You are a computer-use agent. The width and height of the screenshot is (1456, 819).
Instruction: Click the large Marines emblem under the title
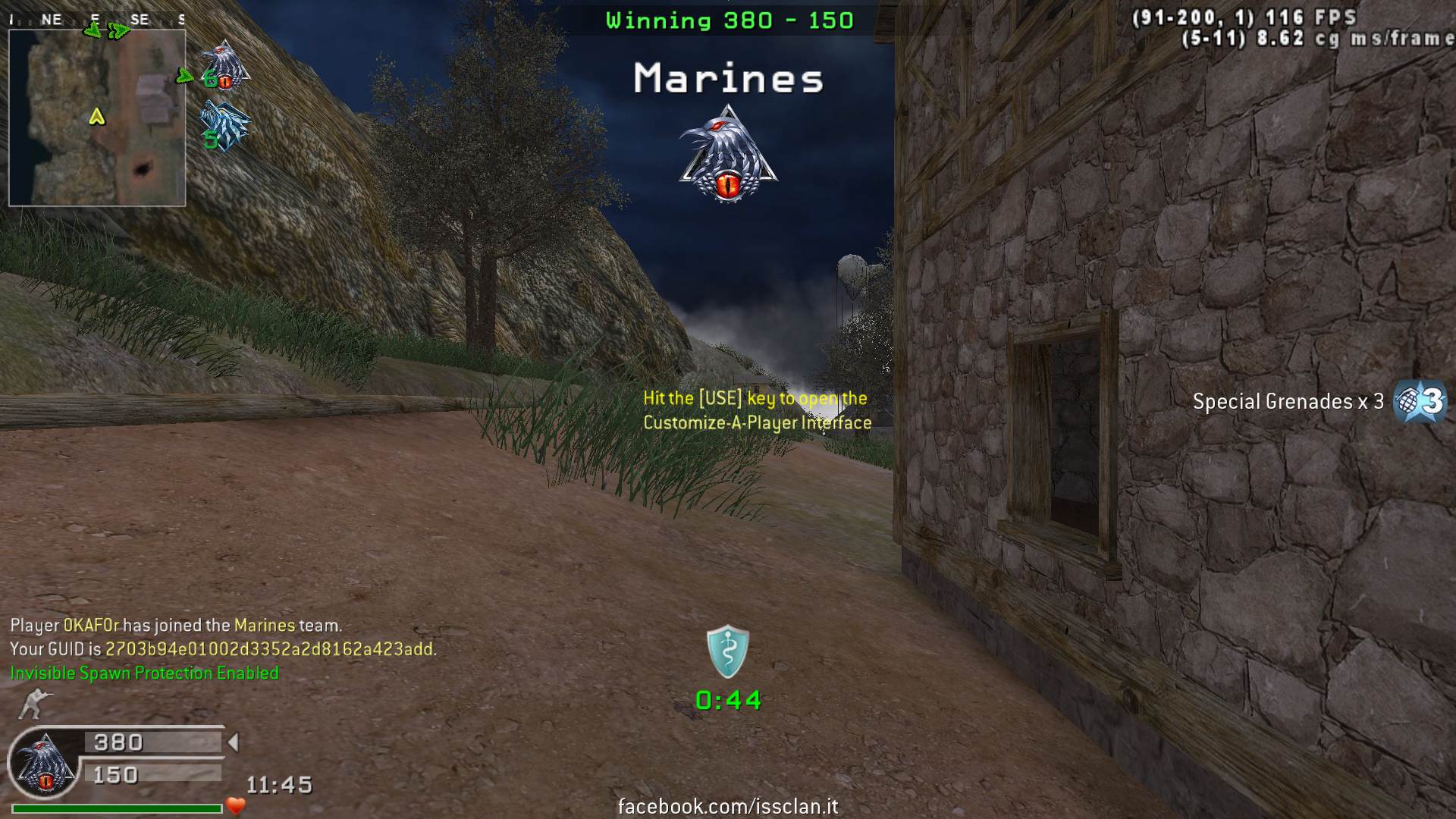point(728,155)
